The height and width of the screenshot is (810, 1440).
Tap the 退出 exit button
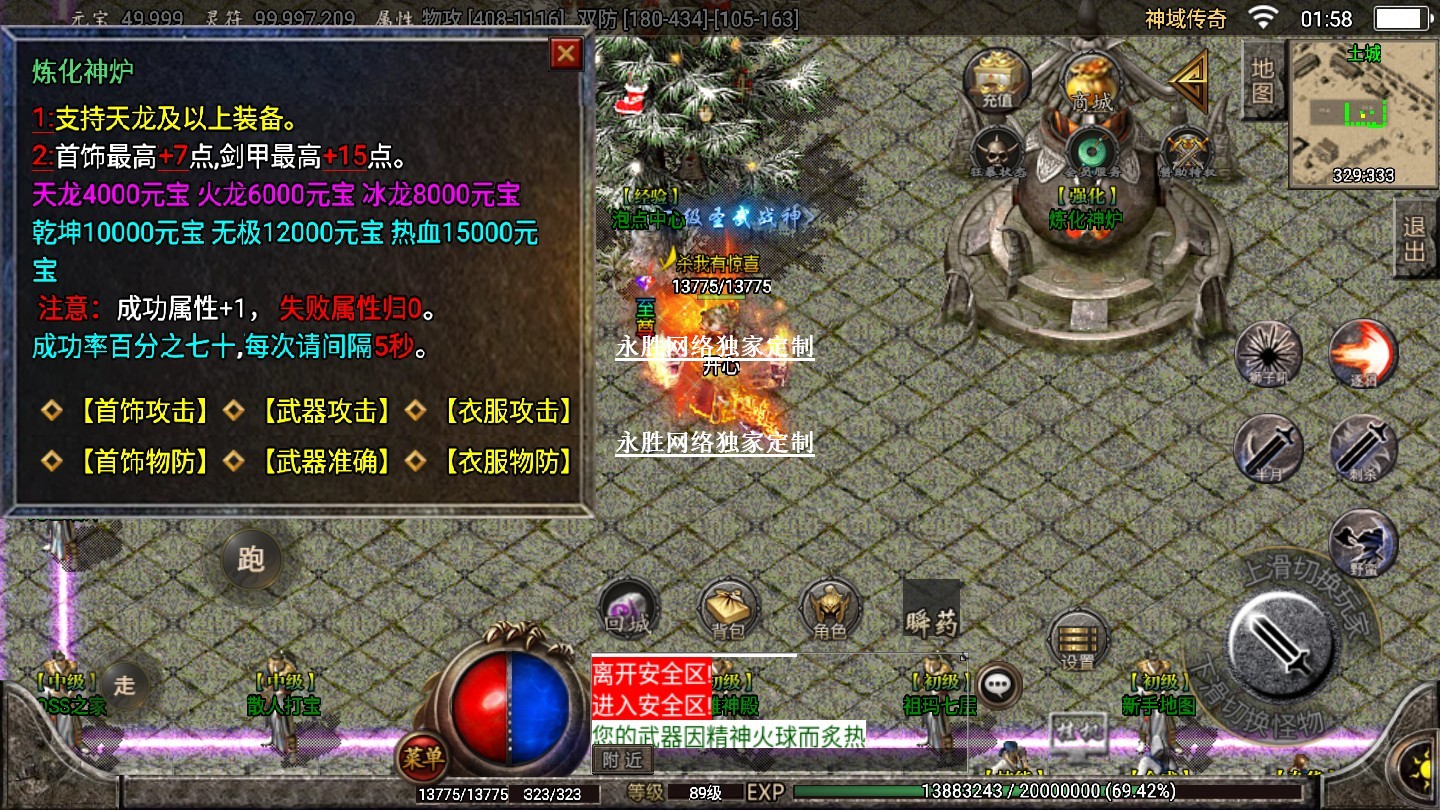[1415, 238]
